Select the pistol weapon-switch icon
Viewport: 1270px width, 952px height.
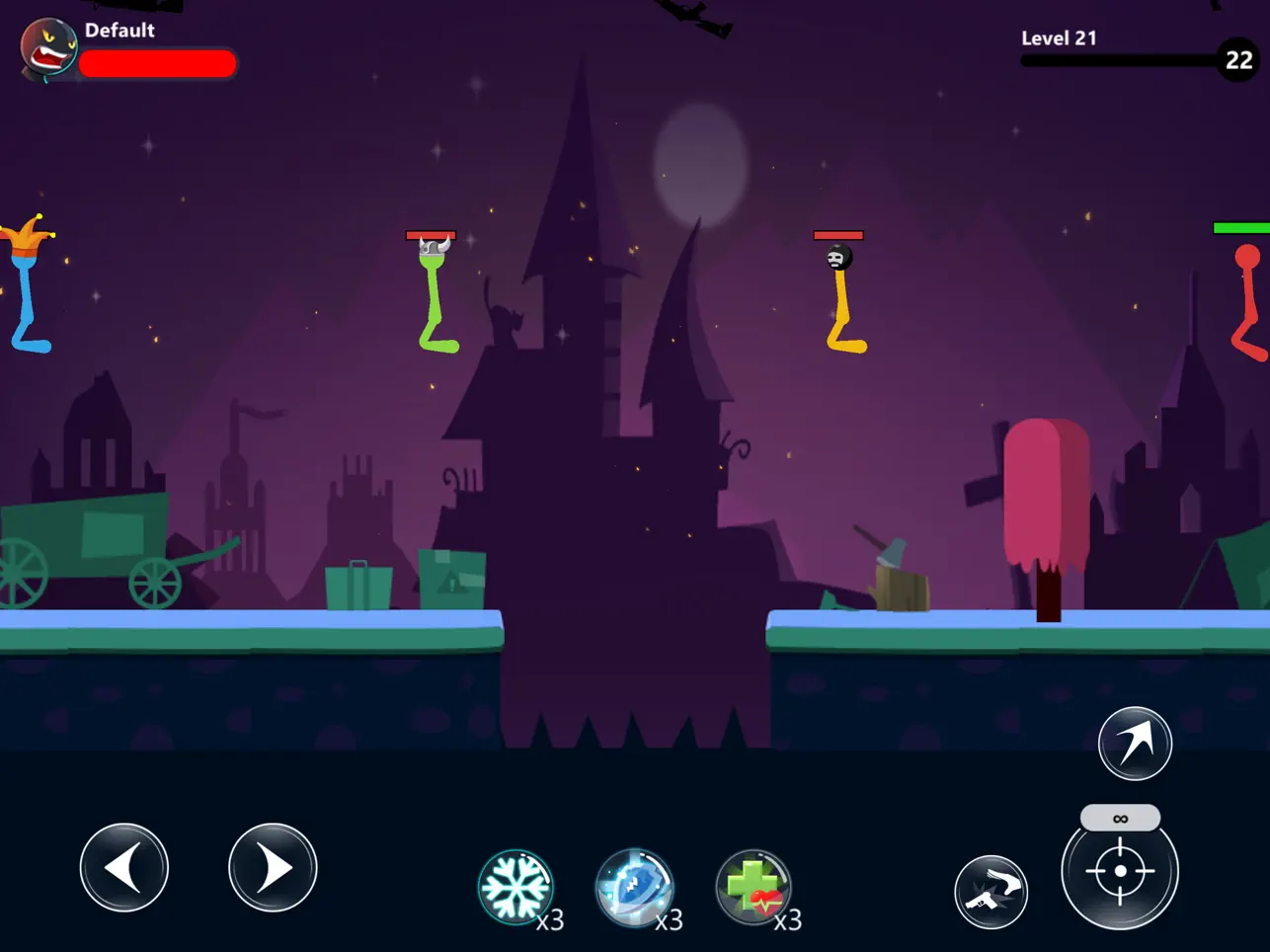(x=992, y=891)
